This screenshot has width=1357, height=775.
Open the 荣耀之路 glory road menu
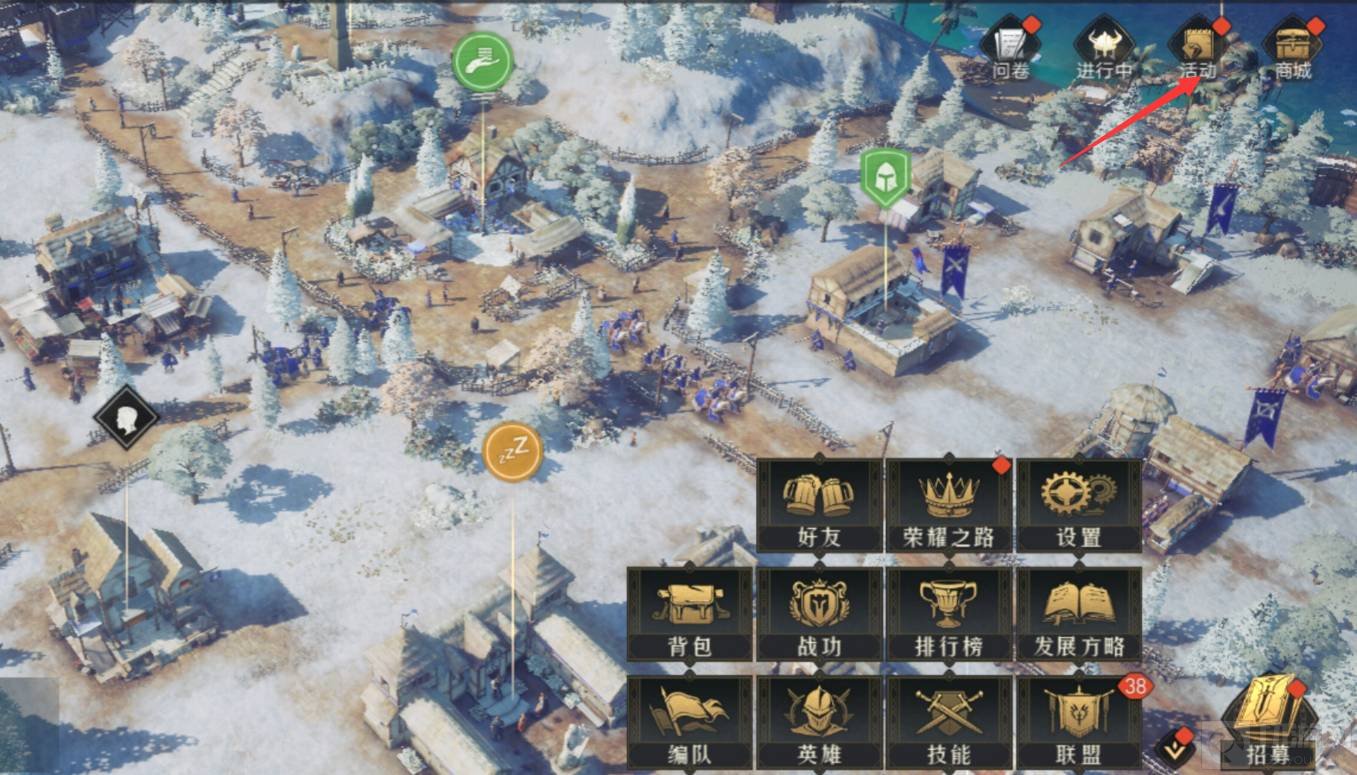tap(948, 505)
